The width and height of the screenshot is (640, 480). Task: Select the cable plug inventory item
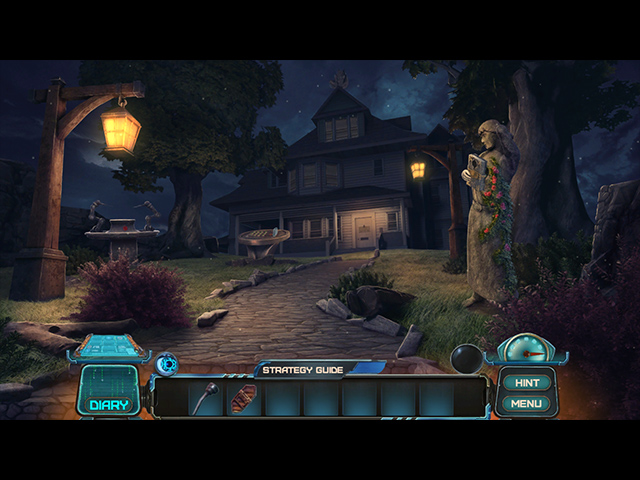206,397
